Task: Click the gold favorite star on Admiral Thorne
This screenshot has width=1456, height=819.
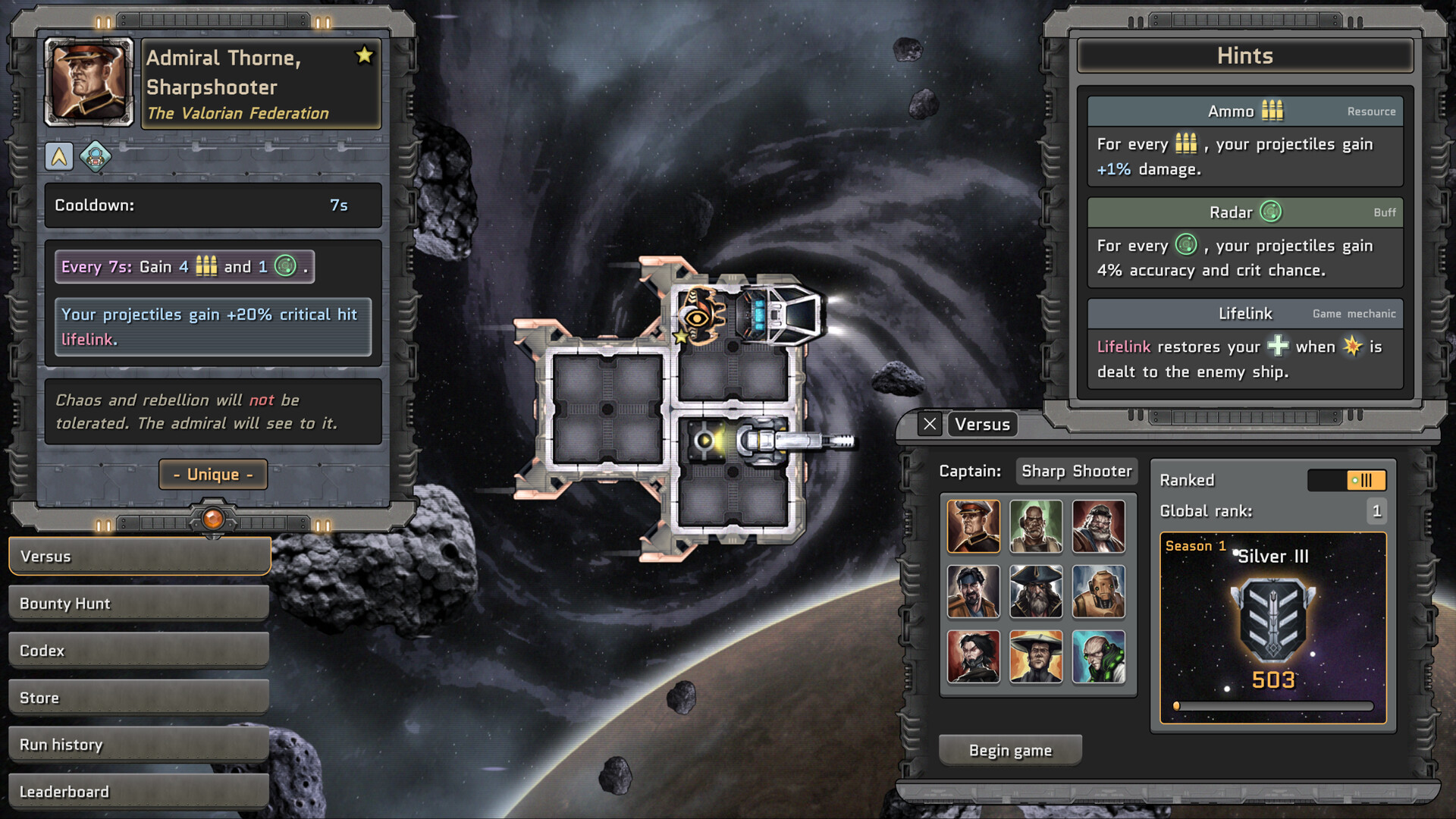Action: click(x=364, y=55)
